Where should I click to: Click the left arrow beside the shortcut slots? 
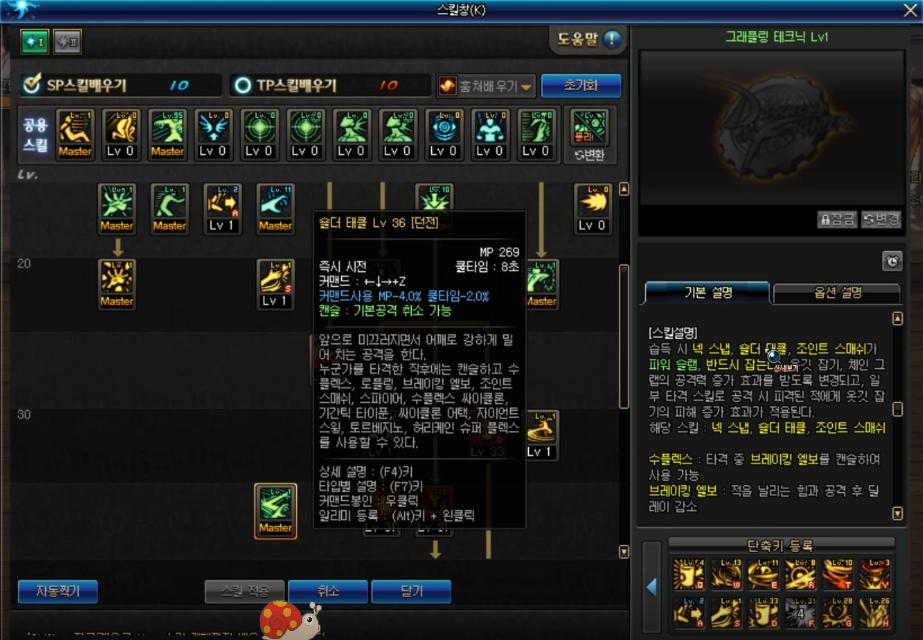coord(651,587)
